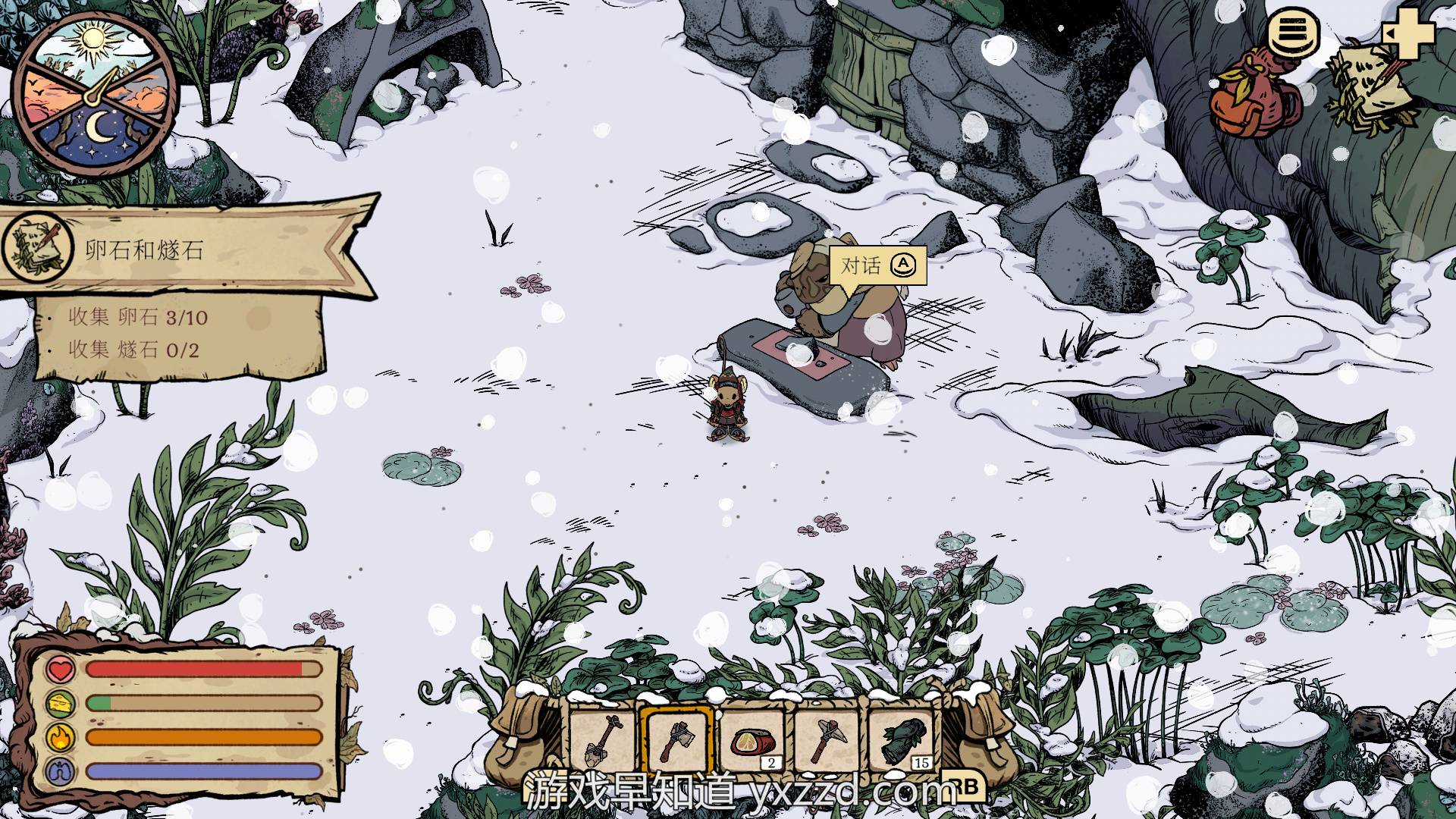Click the day-night cycle clock dial
Viewport: 1456px width, 819px height.
96,95
